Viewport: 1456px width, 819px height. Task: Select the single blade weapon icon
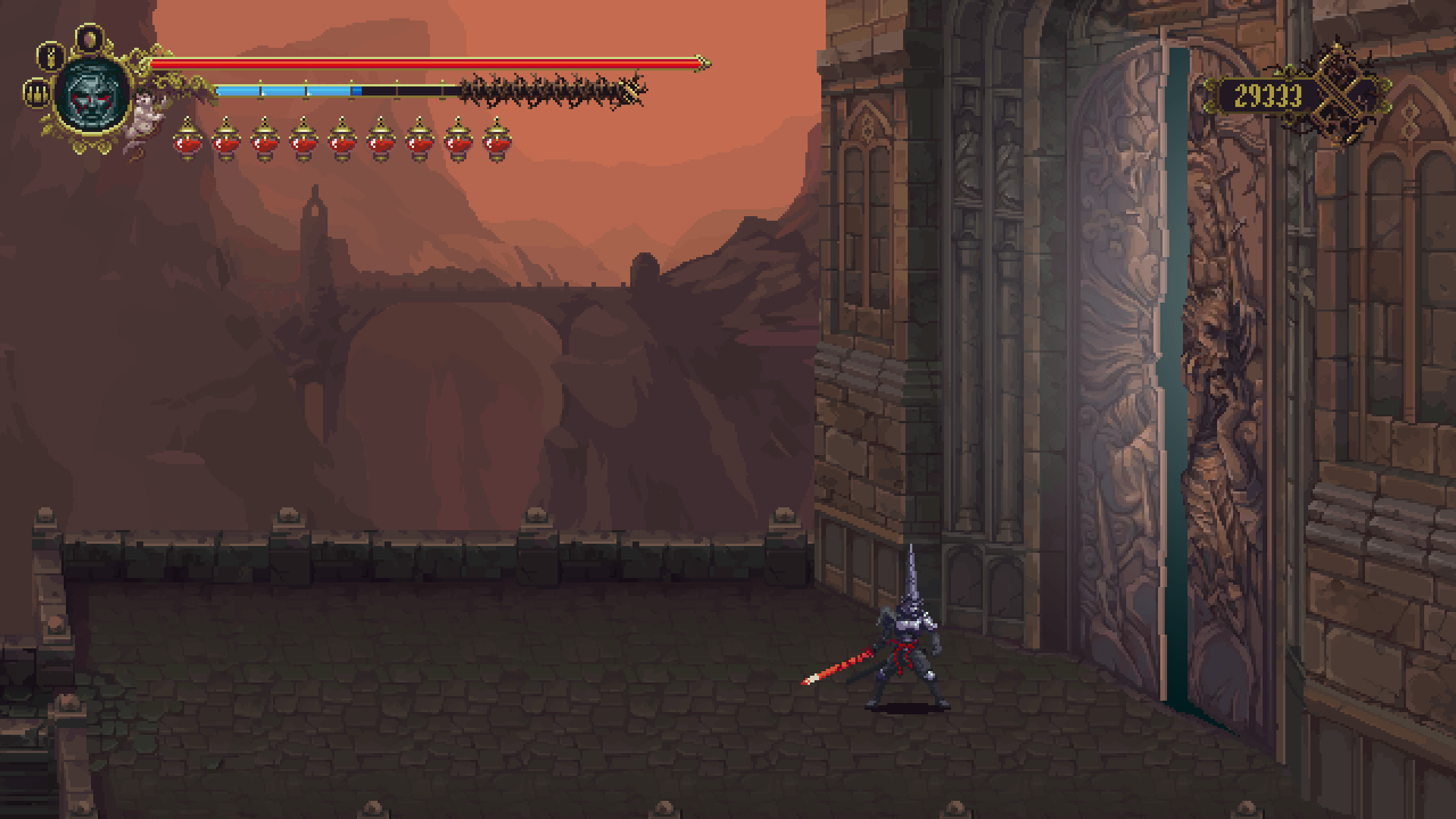pos(51,57)
